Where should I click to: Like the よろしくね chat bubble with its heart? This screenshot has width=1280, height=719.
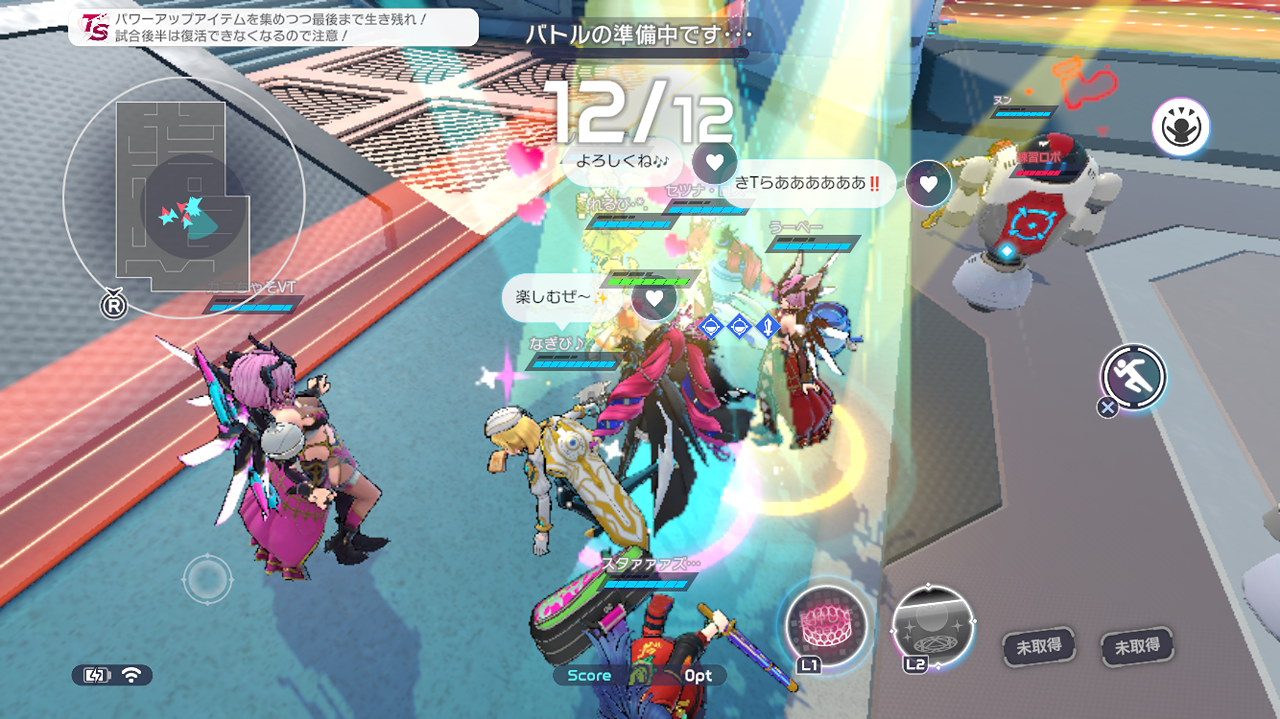714,161
